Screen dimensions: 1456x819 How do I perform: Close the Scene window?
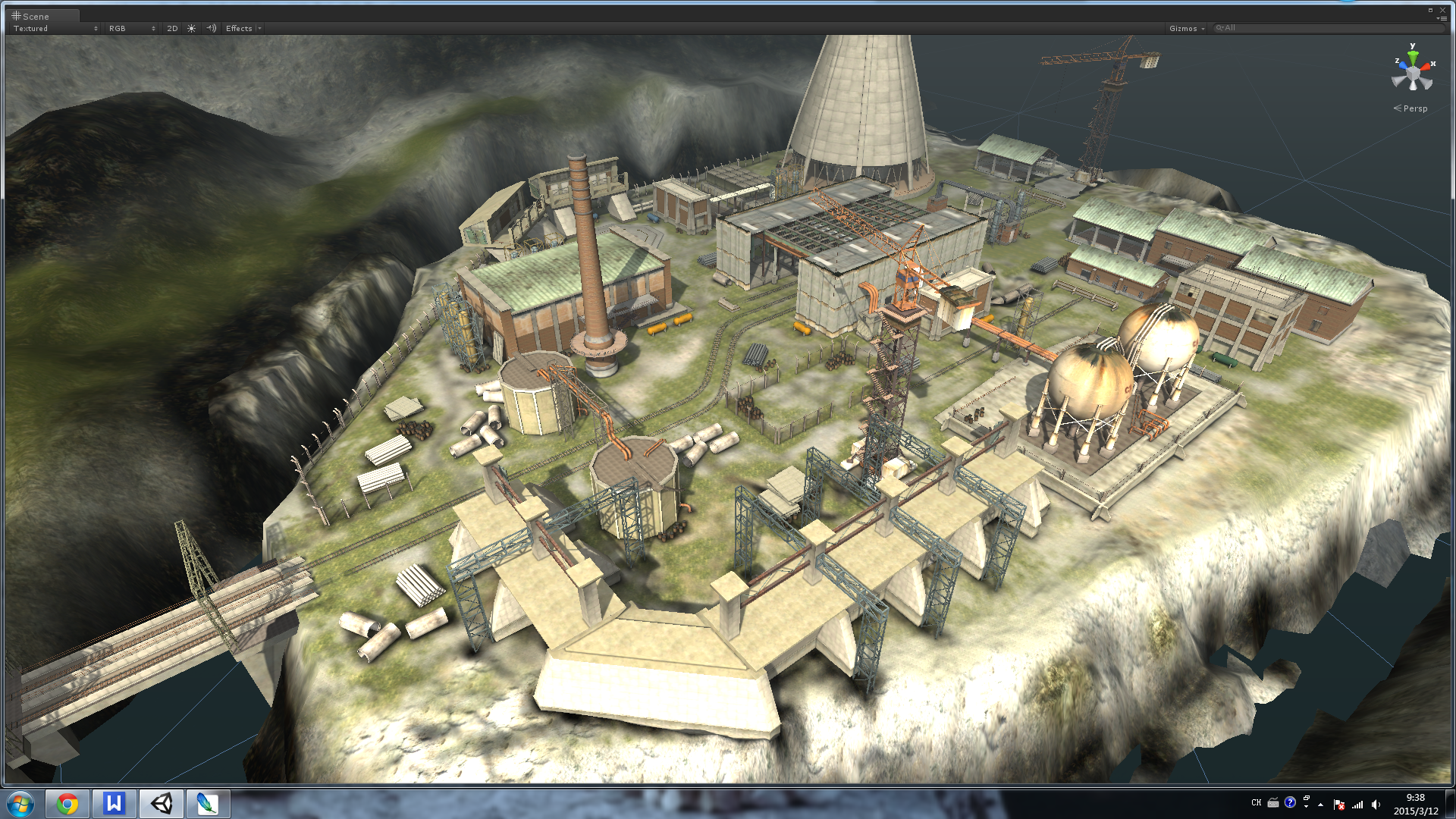(1442, 10)
